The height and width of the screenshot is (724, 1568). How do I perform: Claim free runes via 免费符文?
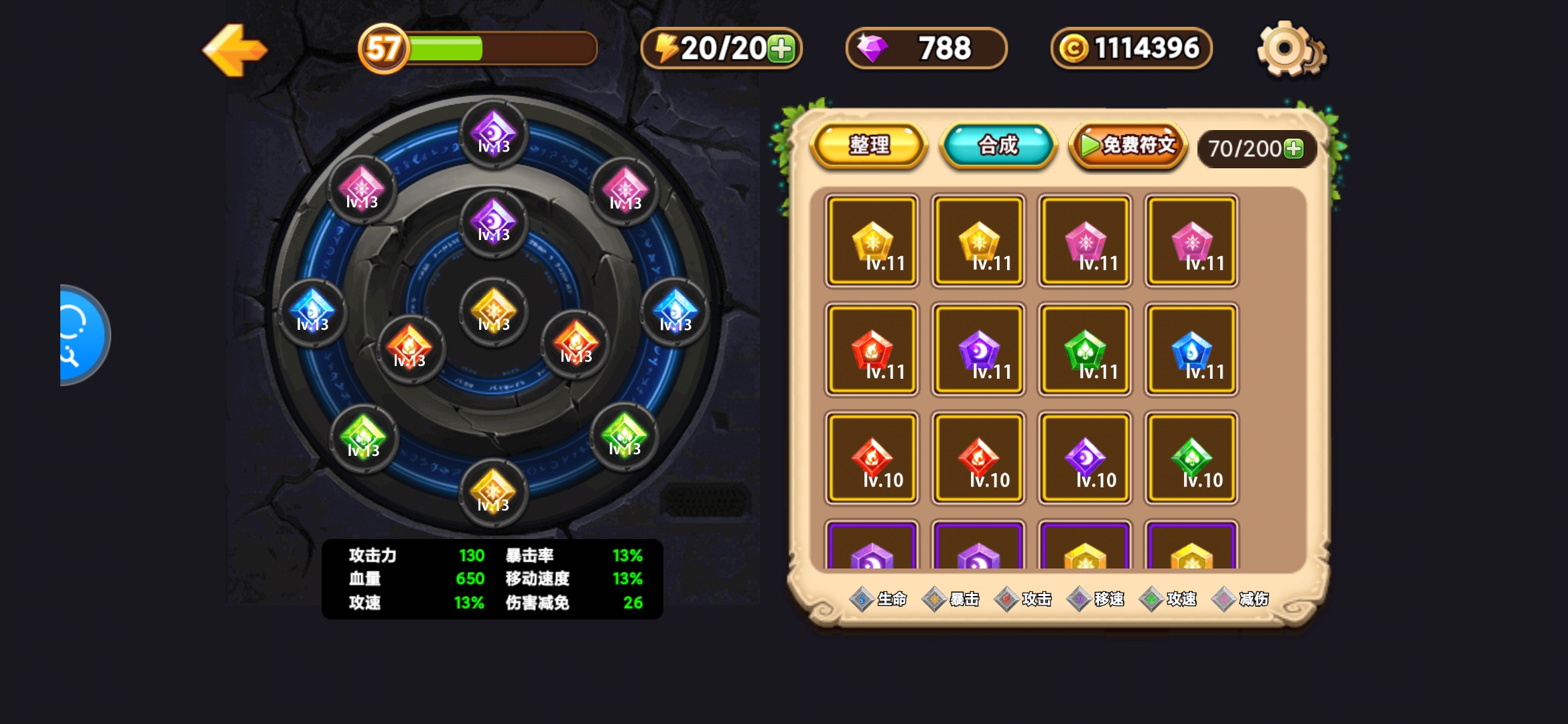point(1128,145)
